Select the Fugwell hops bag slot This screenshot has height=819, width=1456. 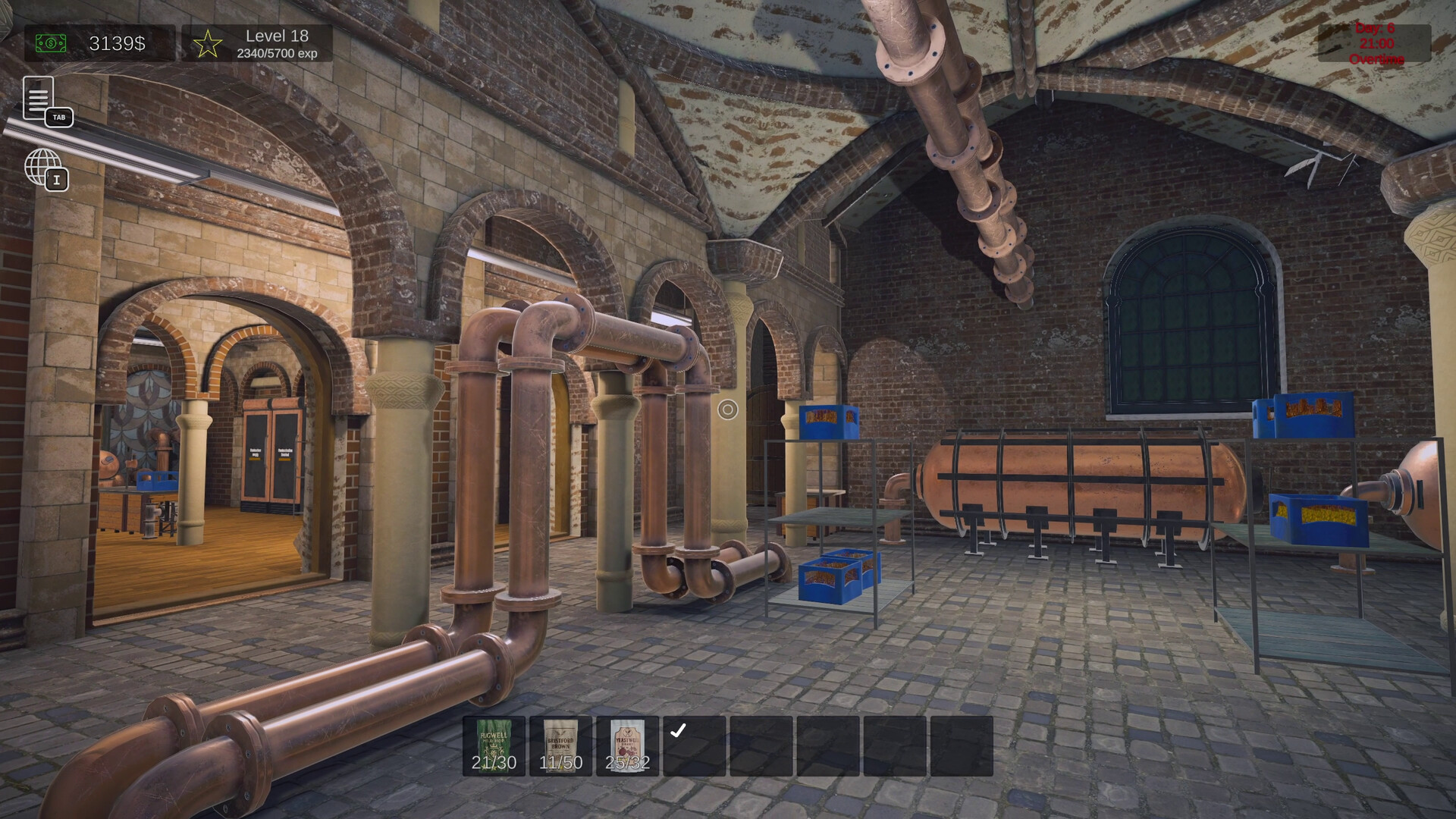[494, 745]
